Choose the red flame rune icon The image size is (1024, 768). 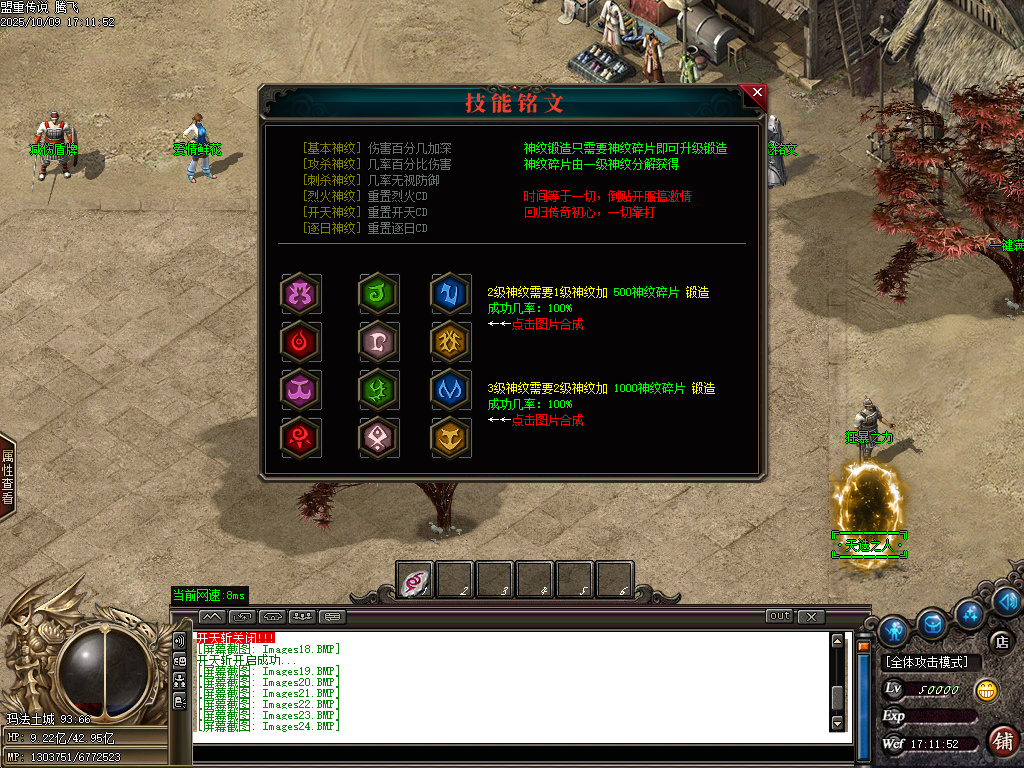[299, 341]
